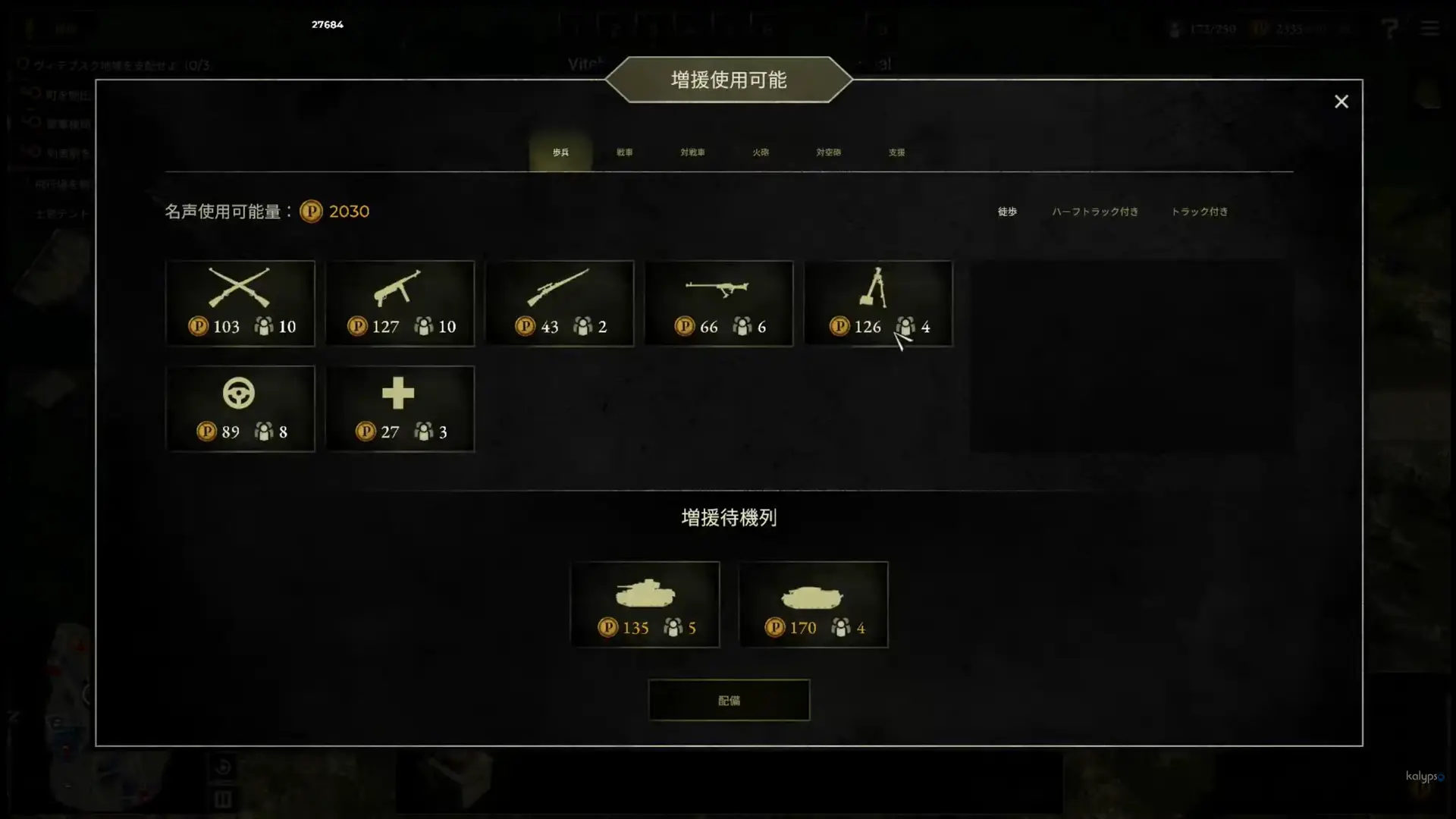Choose the トラック付き truck option
Screen dimensions: 1456x819
click(1199, 212)
